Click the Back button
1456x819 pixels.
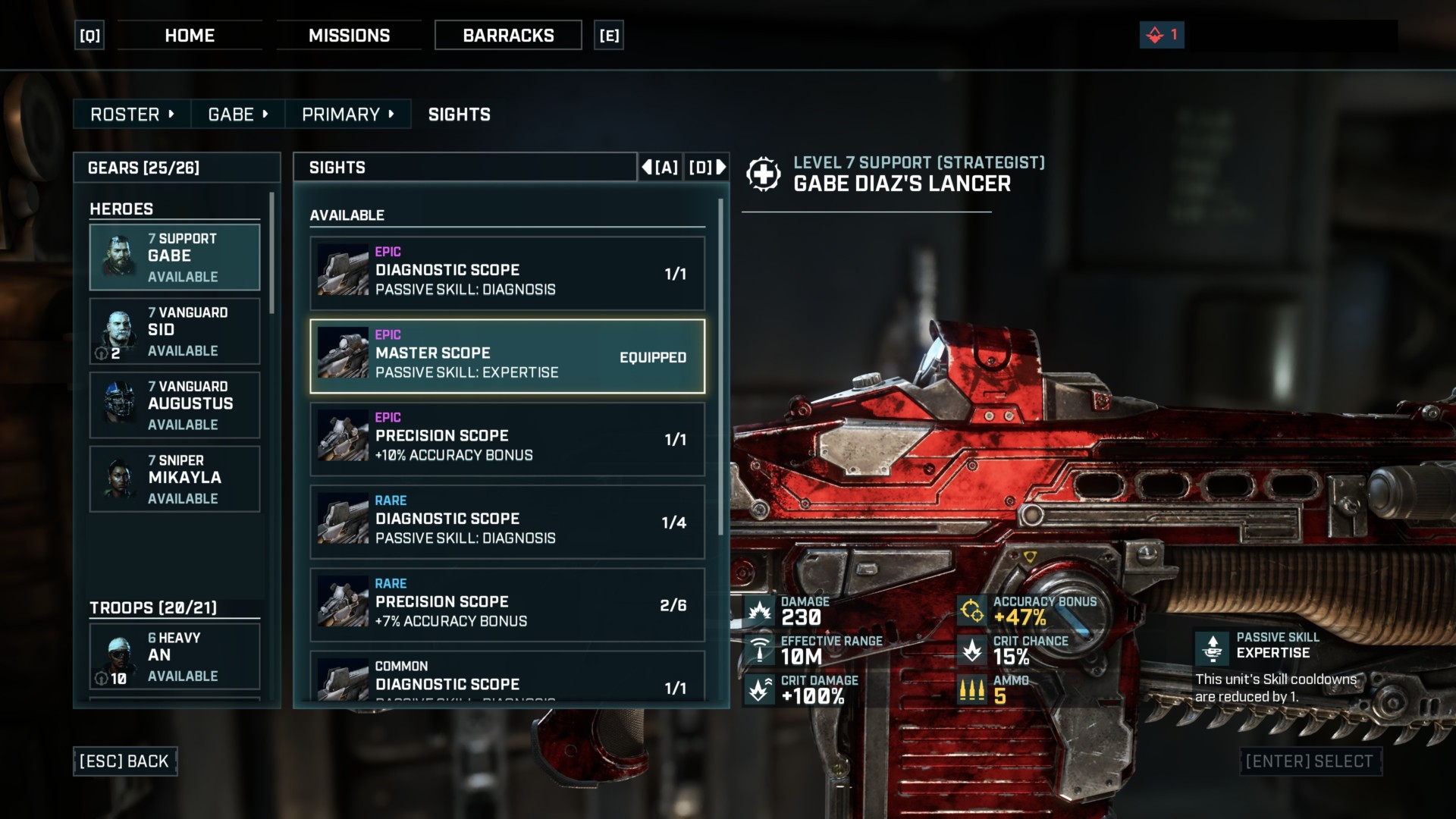[125, 761]
